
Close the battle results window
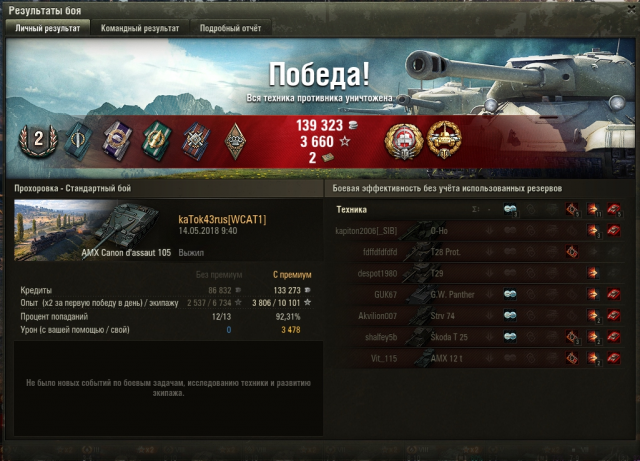point(629,9)
